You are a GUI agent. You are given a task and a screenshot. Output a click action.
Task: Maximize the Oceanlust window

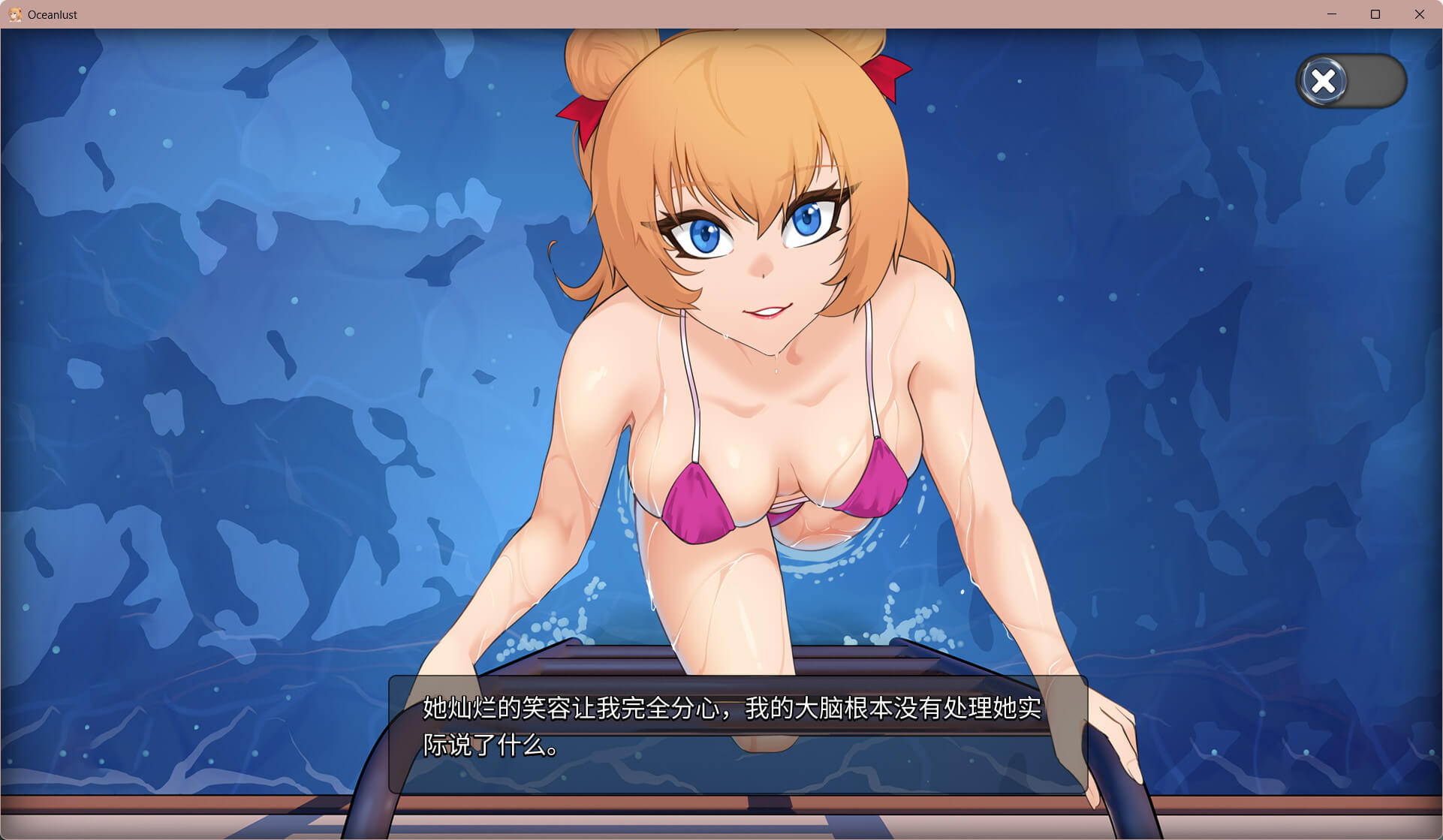tap(1375, 14)
